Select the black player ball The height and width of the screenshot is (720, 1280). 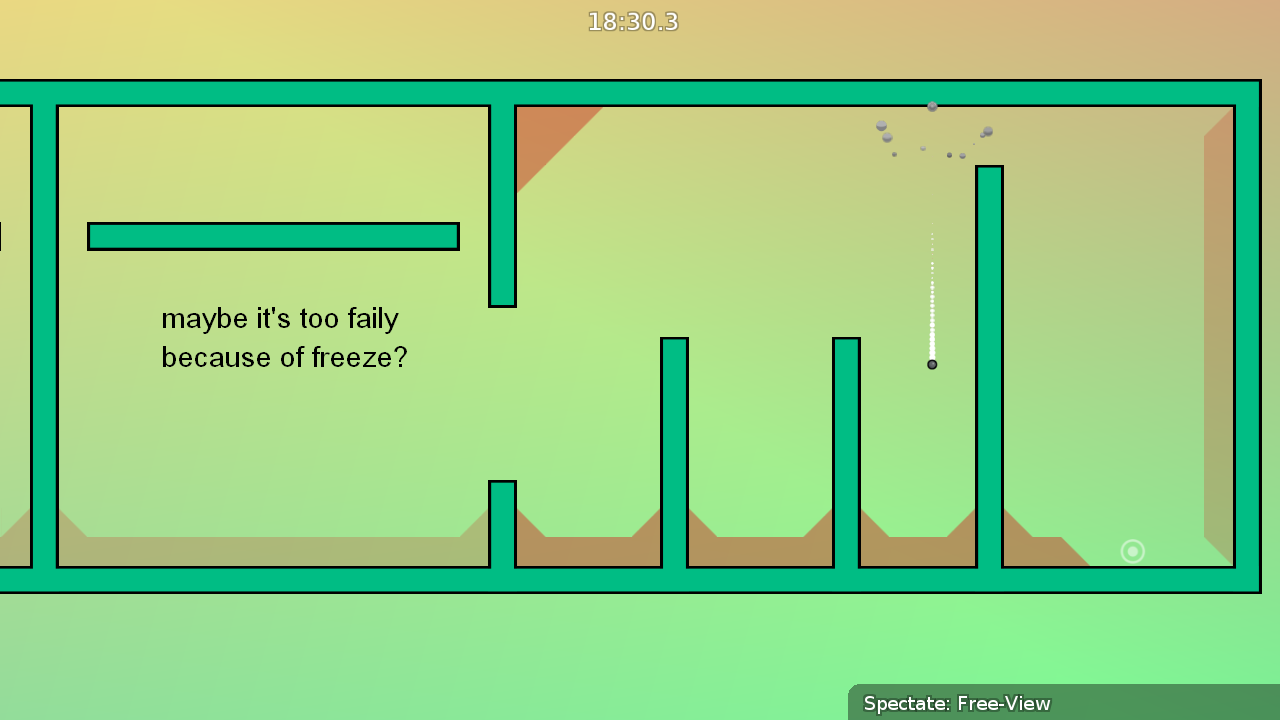pyautogui.click(x=931, y=364)
